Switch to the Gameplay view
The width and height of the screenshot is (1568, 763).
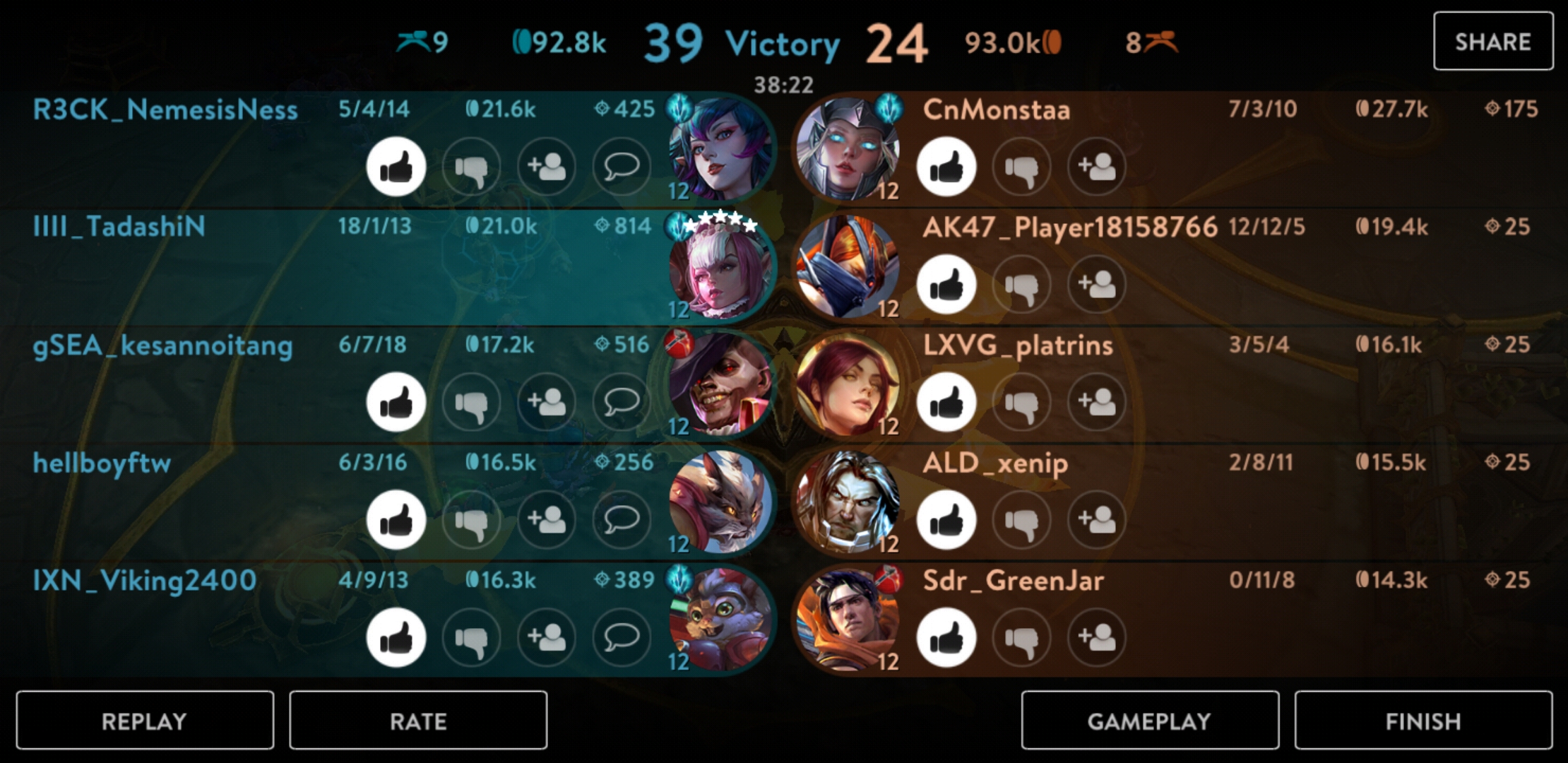[x=1150, y=721]
